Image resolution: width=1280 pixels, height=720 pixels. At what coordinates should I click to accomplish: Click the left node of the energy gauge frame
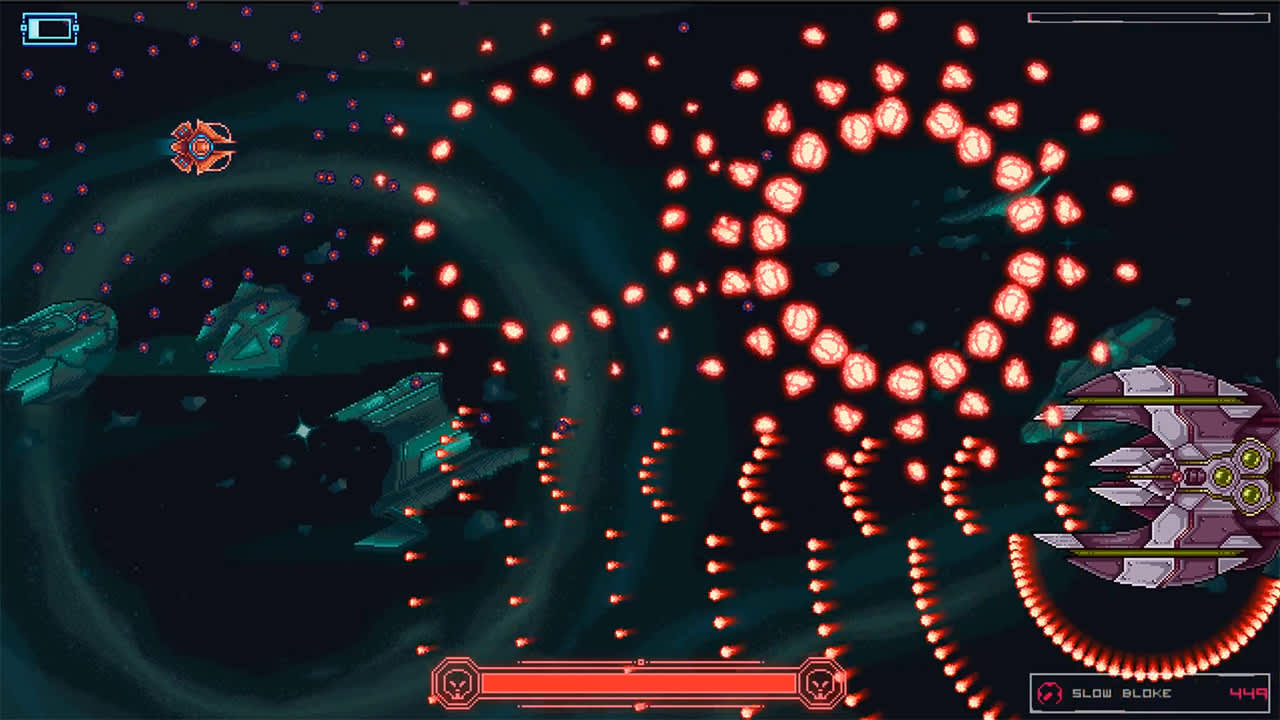(24, 27)
